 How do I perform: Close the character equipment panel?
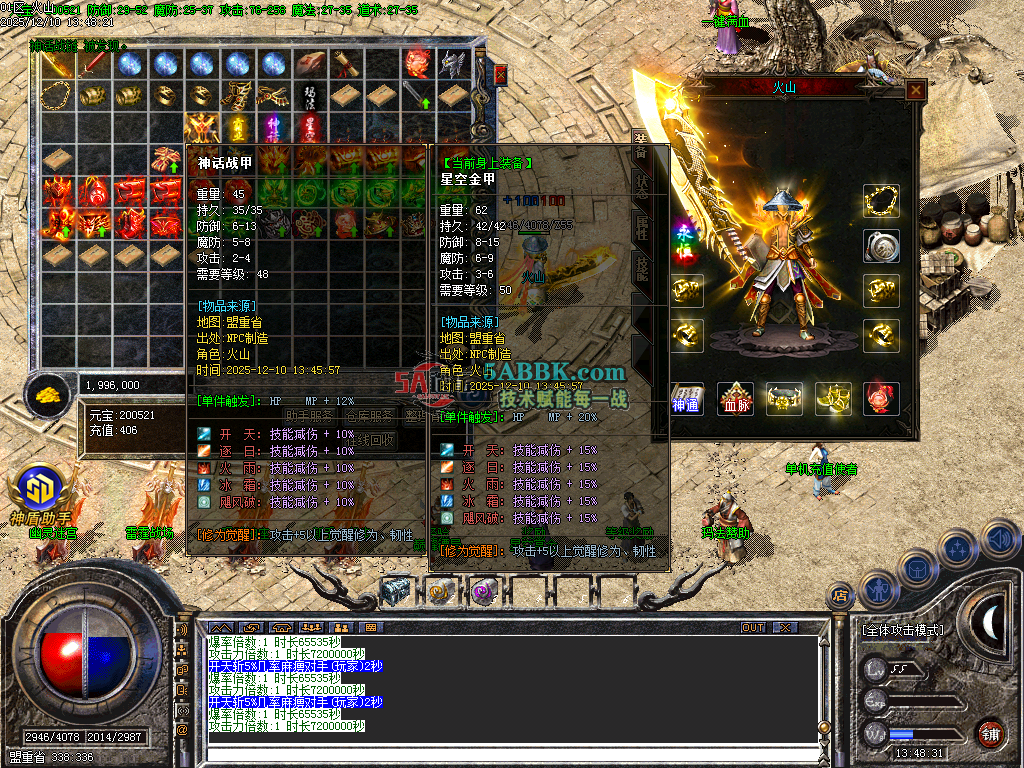pyautogui.click(x=915, y=90)
